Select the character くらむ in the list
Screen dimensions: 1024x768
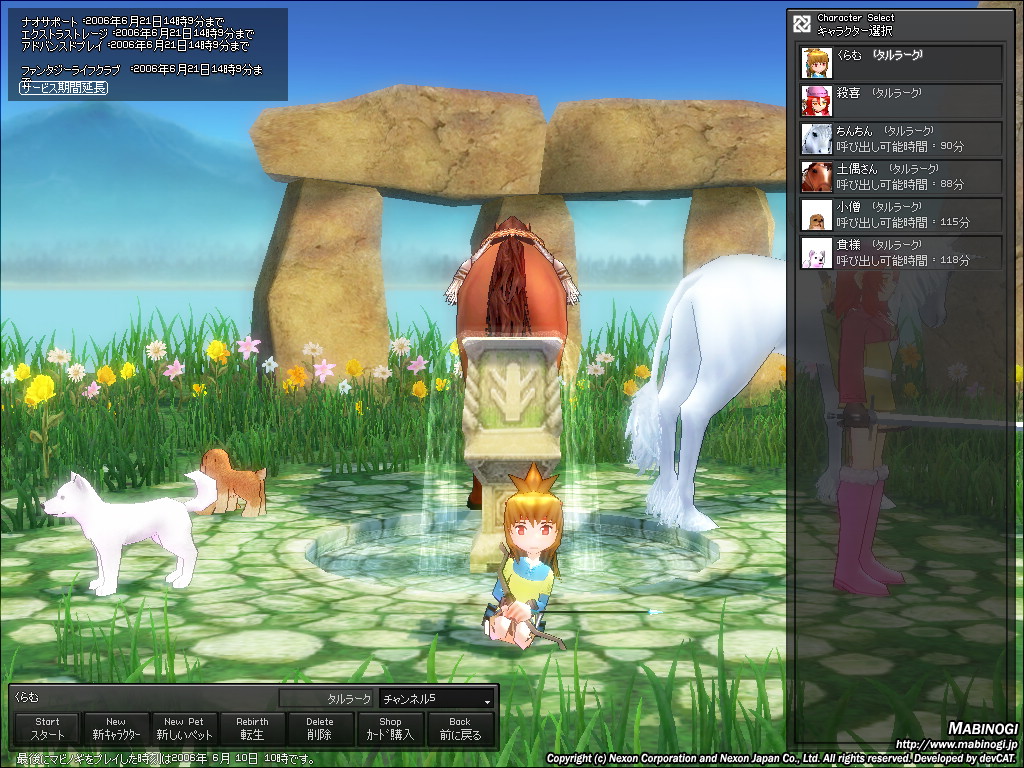point(901,62)
